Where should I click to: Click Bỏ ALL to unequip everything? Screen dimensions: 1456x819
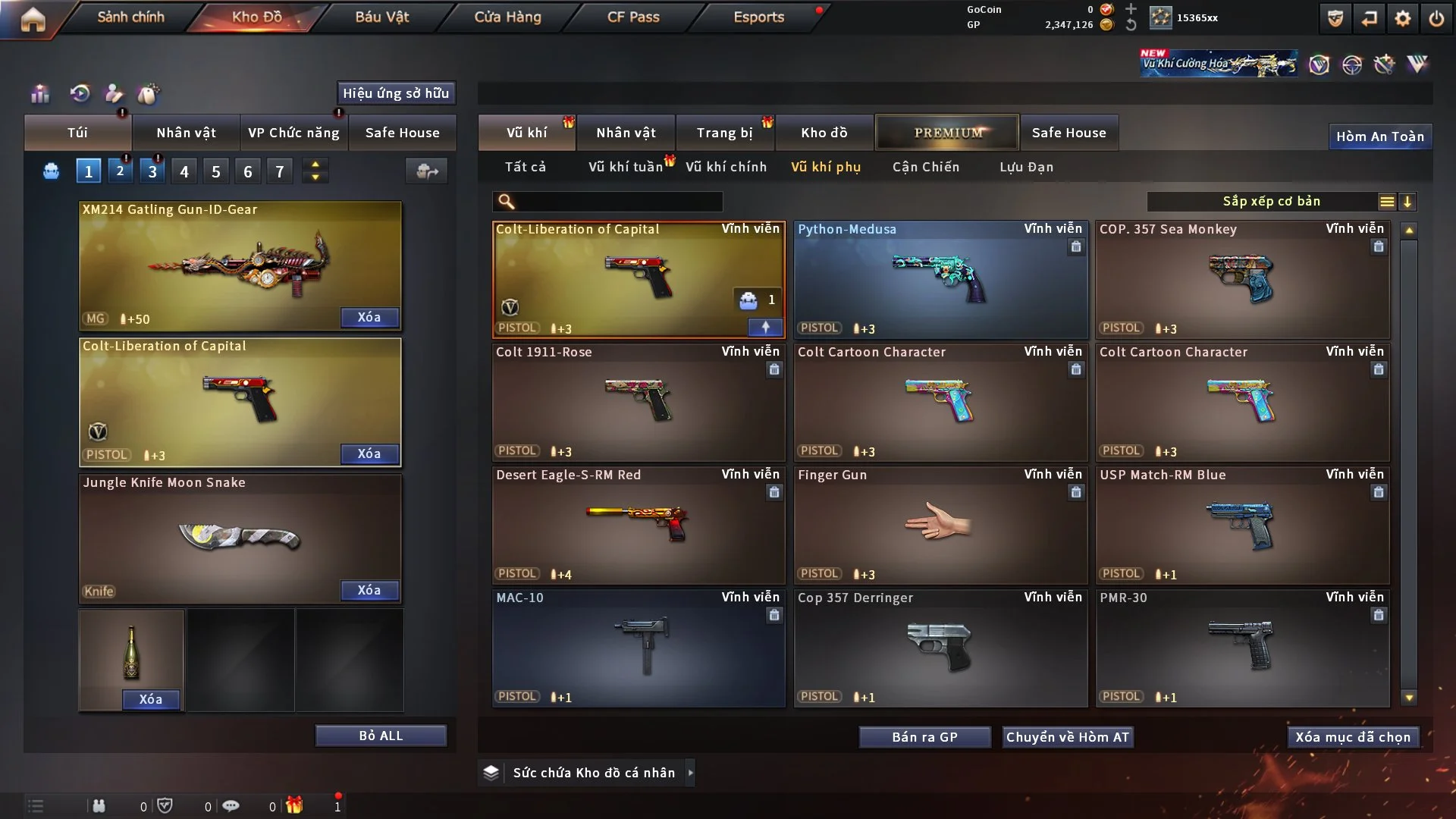pos(381,736)
